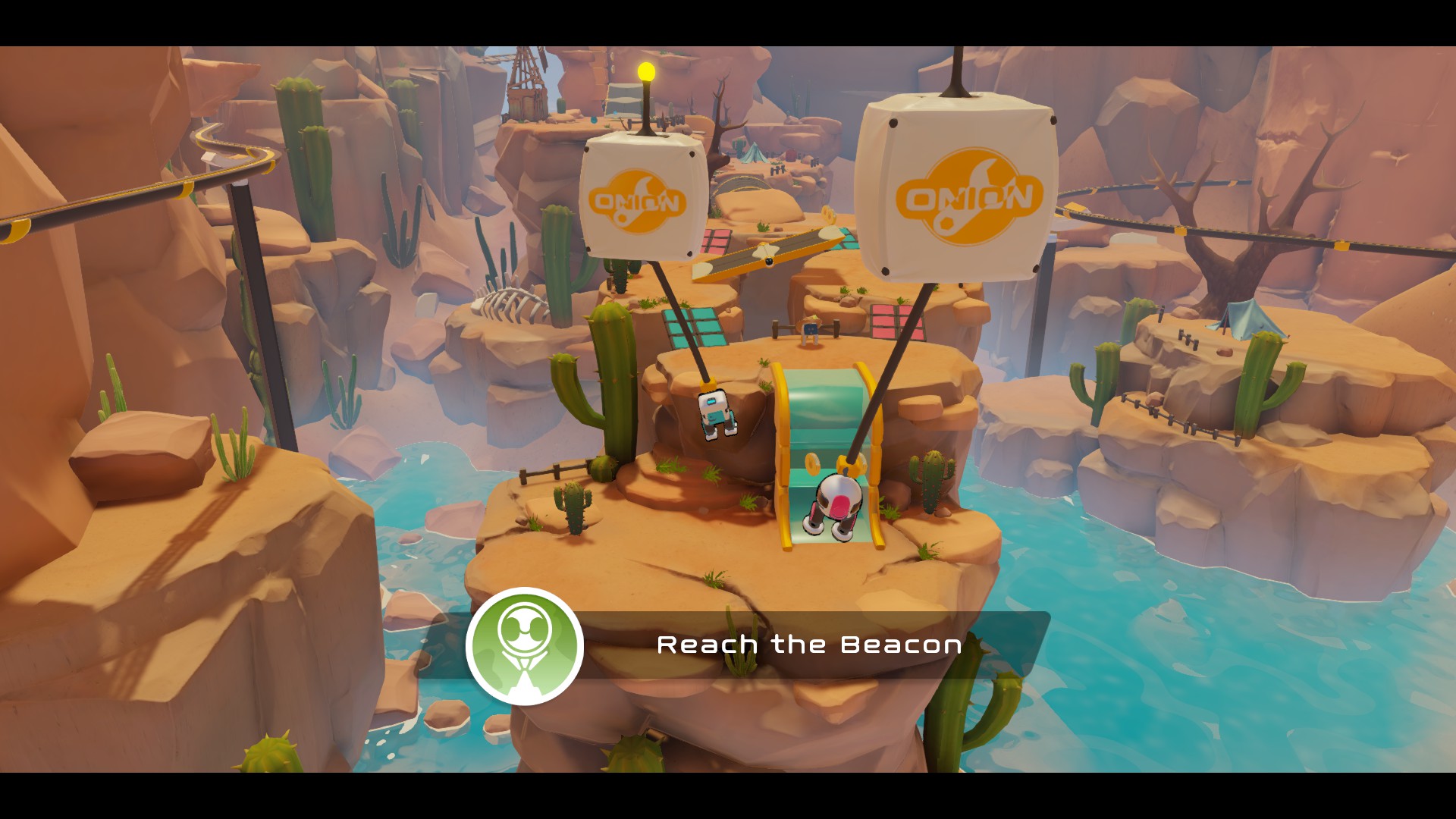Click the green beacon objective icon
The height and width of the screenshot is (819, 1456).
click(x=524, y=646)
